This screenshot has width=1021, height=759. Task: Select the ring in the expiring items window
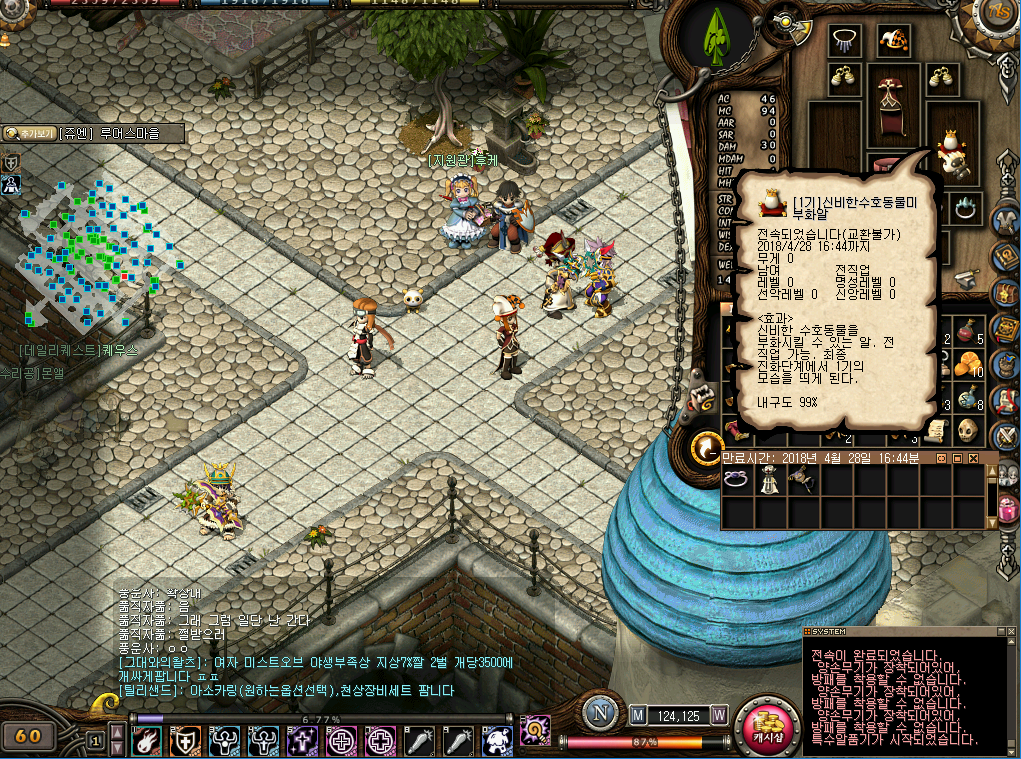[736, 481]
